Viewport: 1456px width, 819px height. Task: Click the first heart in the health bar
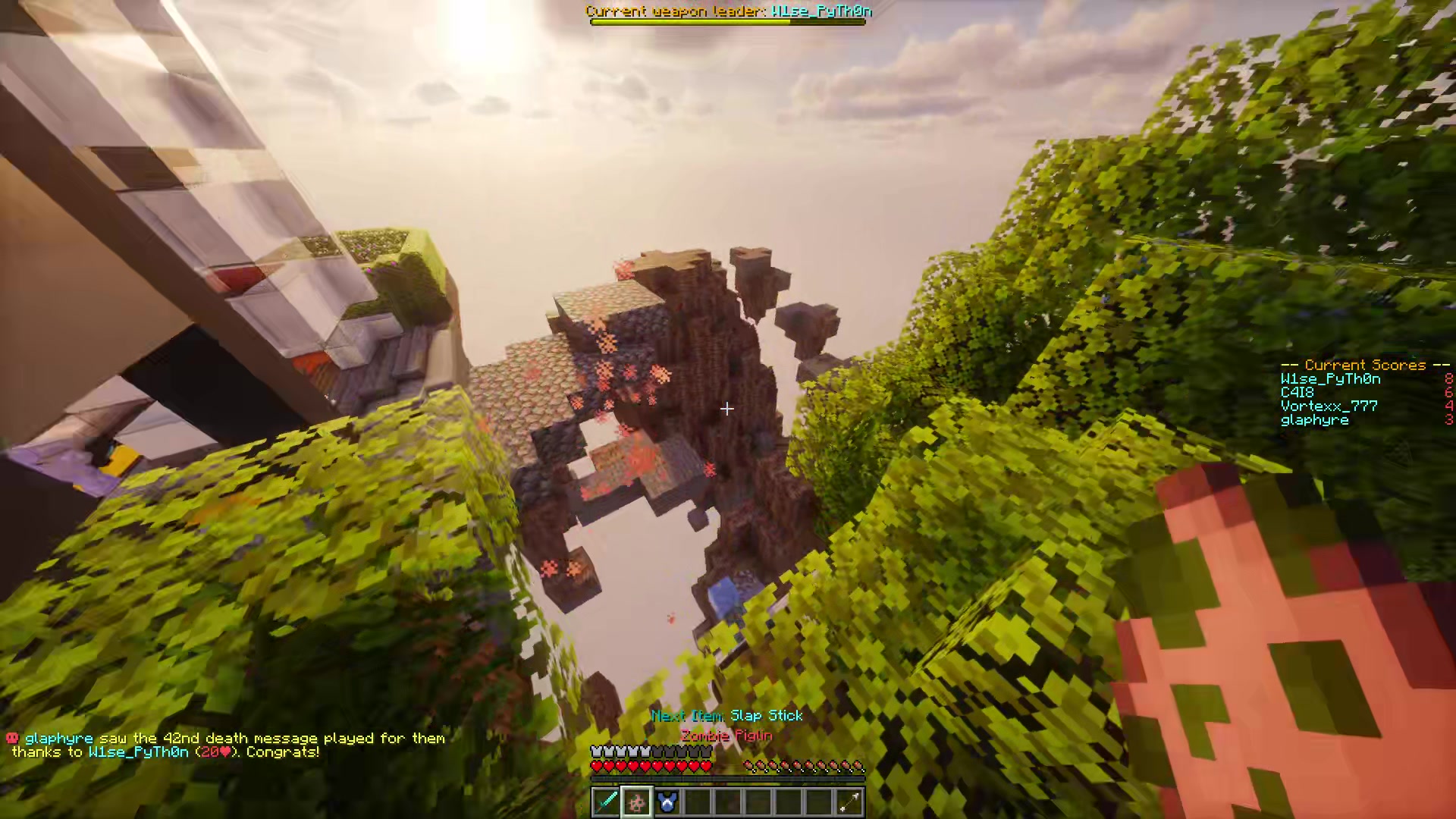tap(596, 766)
